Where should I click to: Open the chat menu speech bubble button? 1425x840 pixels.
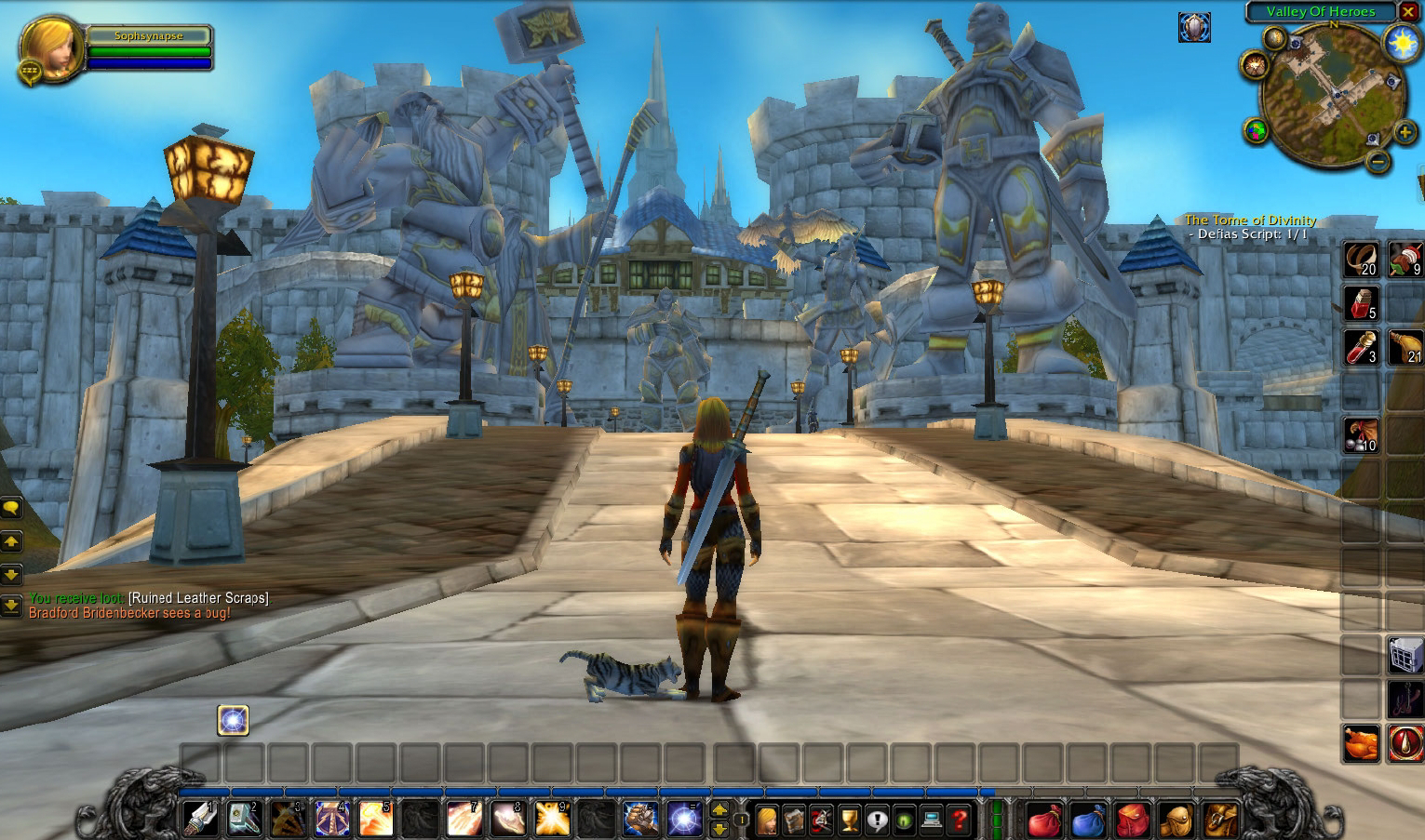[x=11, y=508]
